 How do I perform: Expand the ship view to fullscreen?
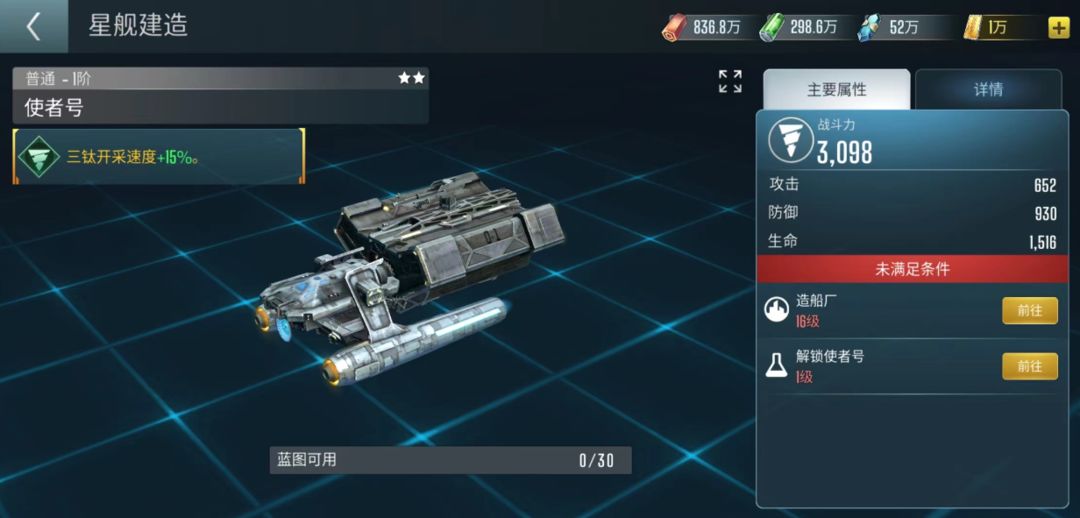click(730, 82)
